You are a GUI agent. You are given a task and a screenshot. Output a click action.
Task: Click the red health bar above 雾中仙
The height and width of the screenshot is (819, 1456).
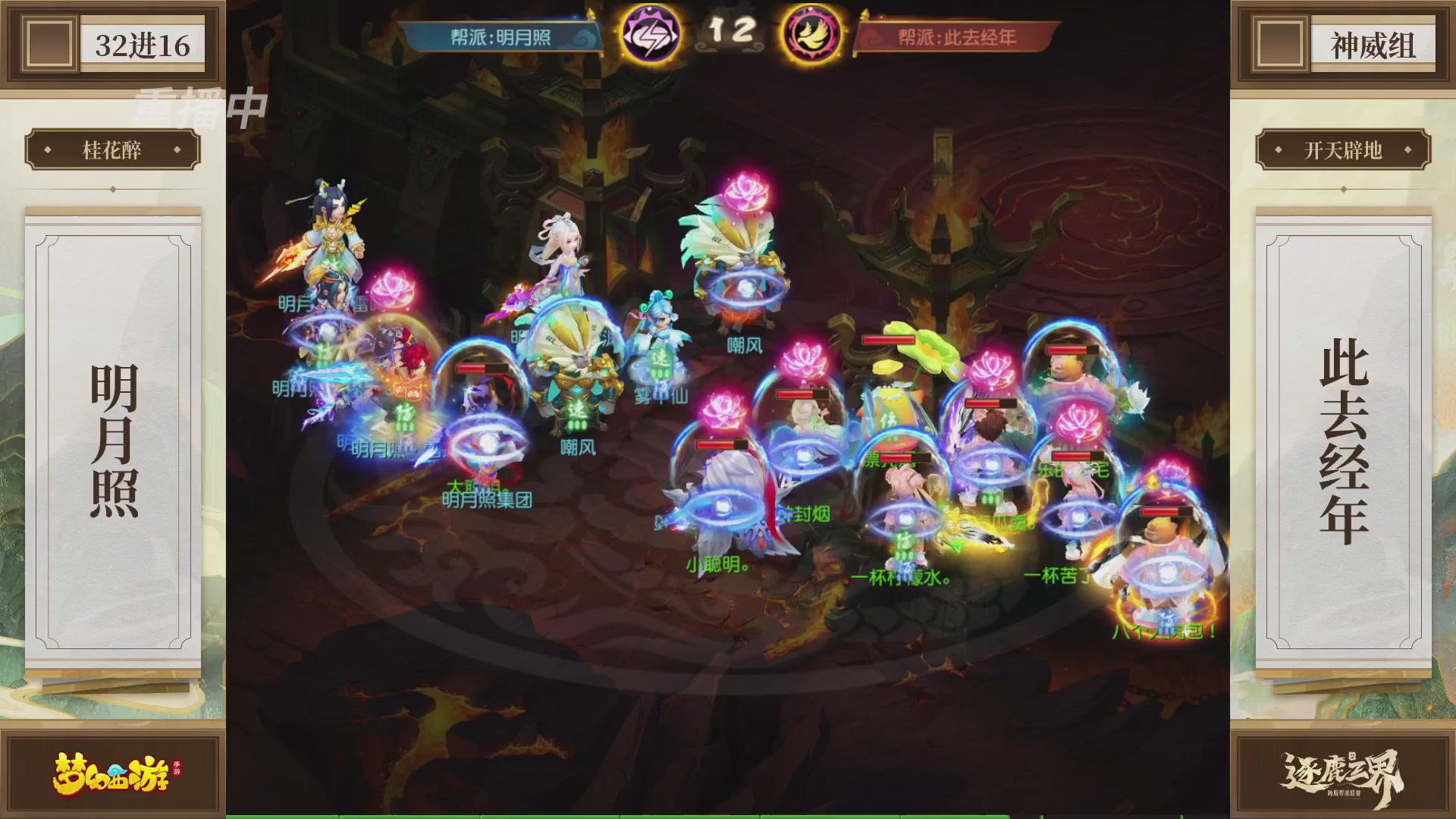482,366
